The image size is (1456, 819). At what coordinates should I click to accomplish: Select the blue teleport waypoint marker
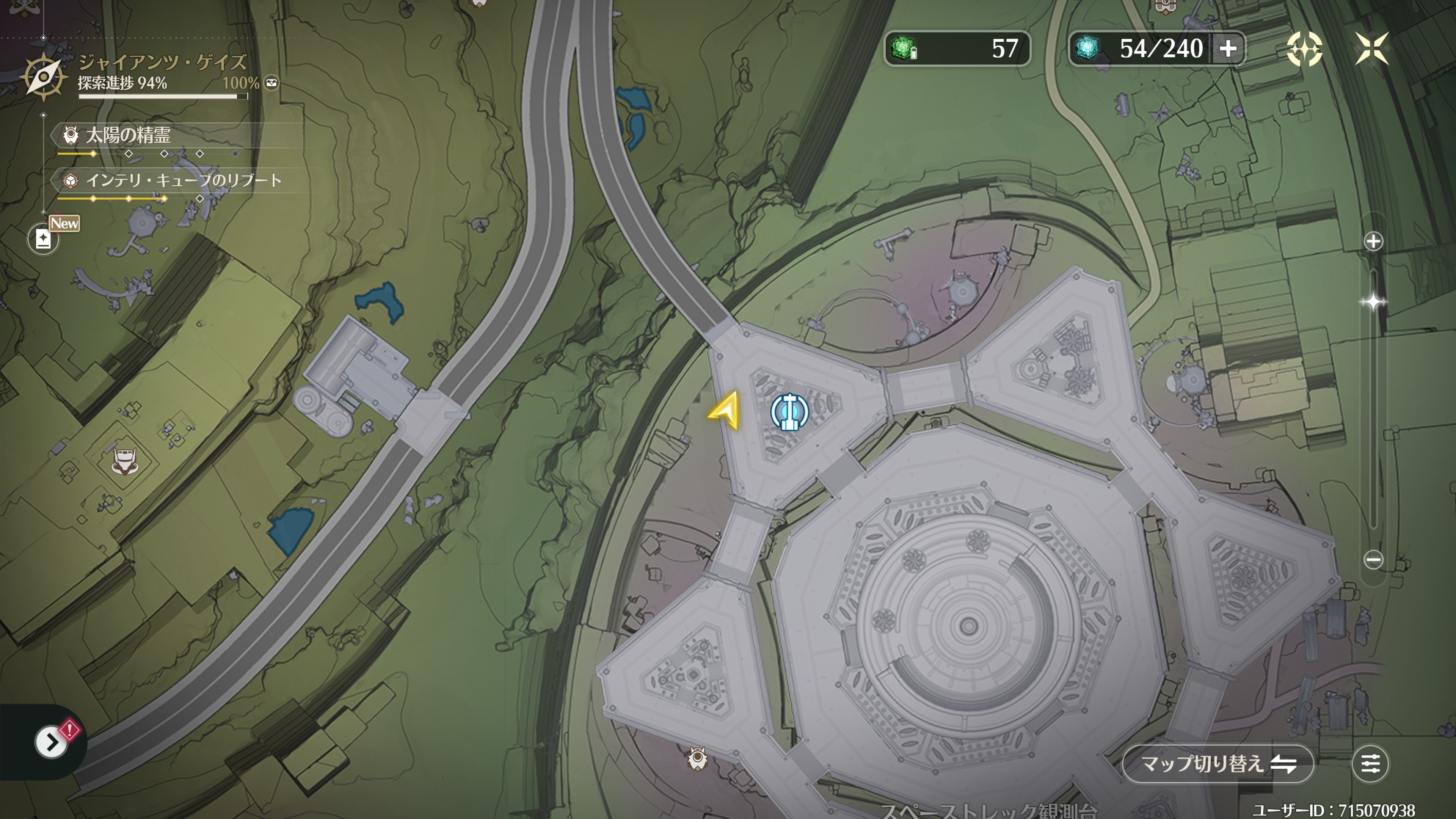coord(789,412)
